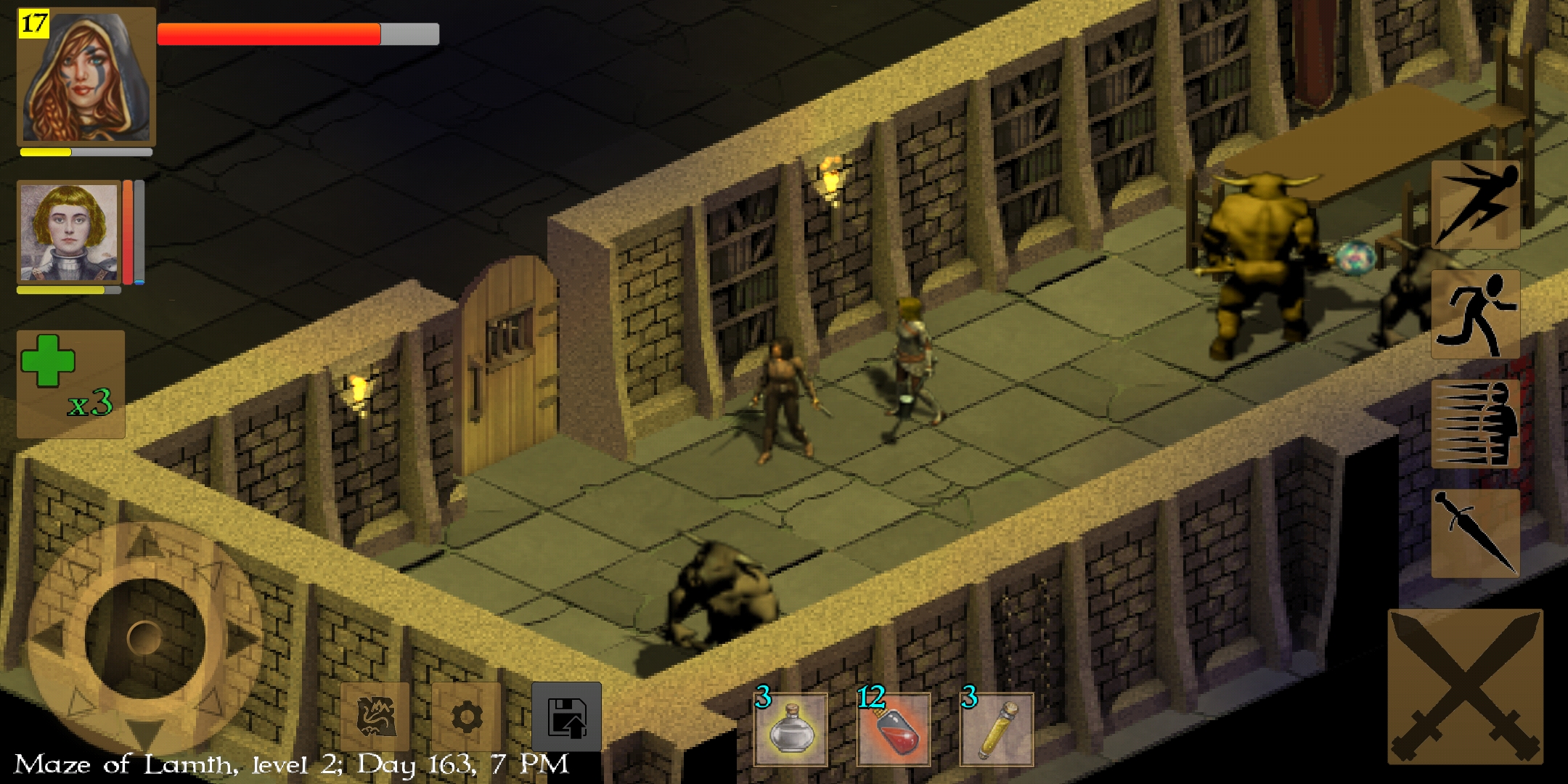Open the gear settings button

[466, 717]
